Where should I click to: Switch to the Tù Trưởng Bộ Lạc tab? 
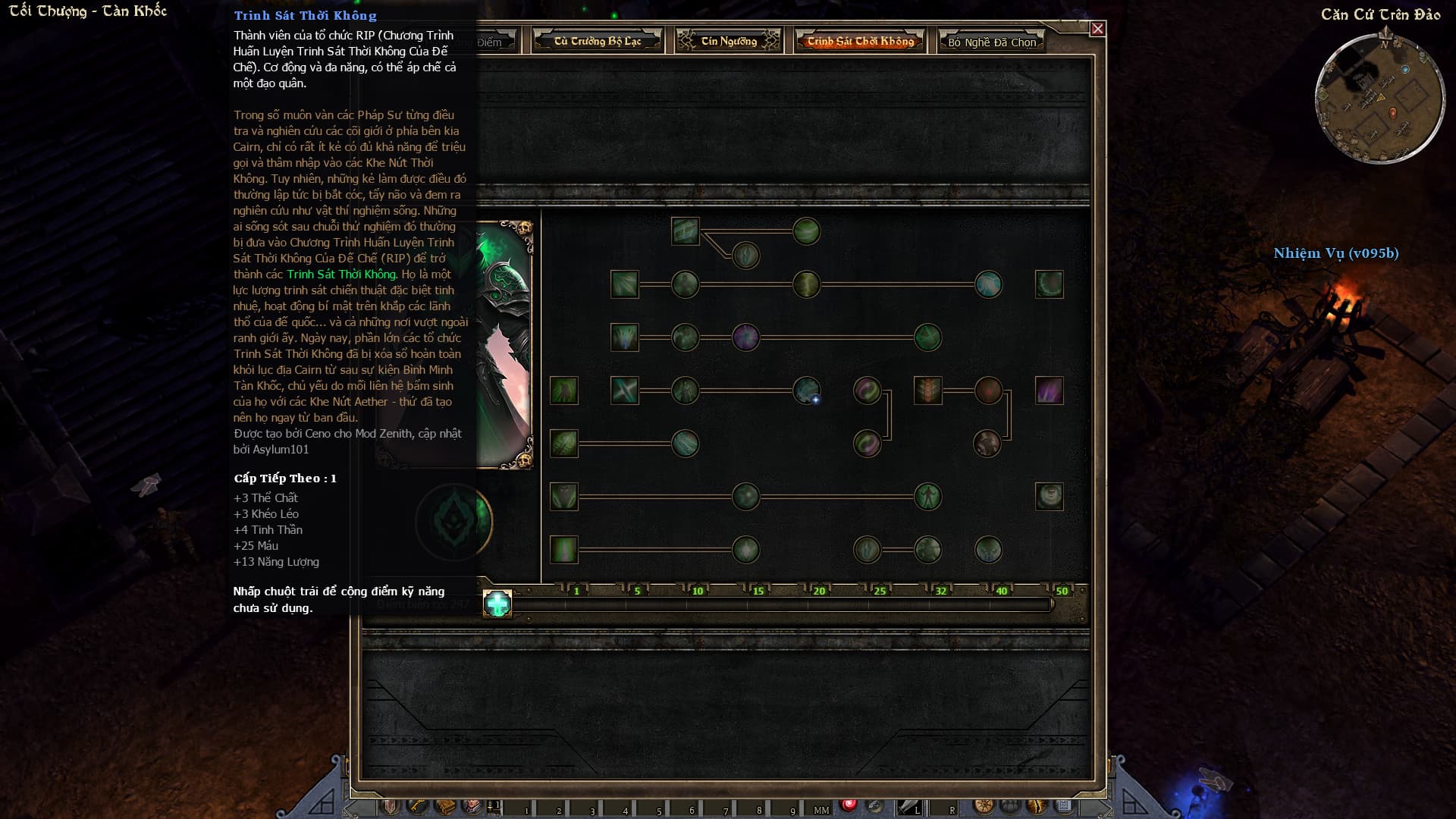tap(598, 41)
